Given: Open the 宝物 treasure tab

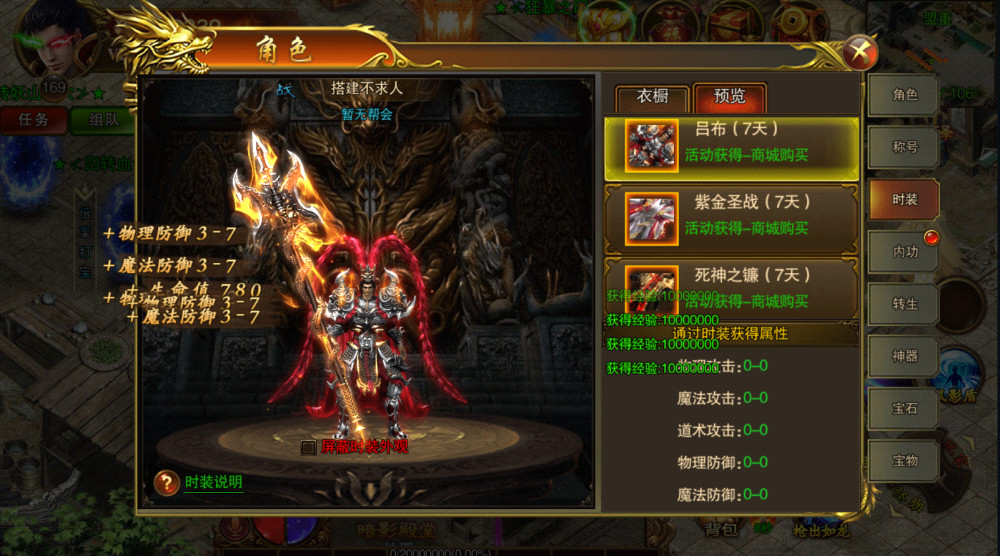Looking at the screenshot, I should click(904, 460).
